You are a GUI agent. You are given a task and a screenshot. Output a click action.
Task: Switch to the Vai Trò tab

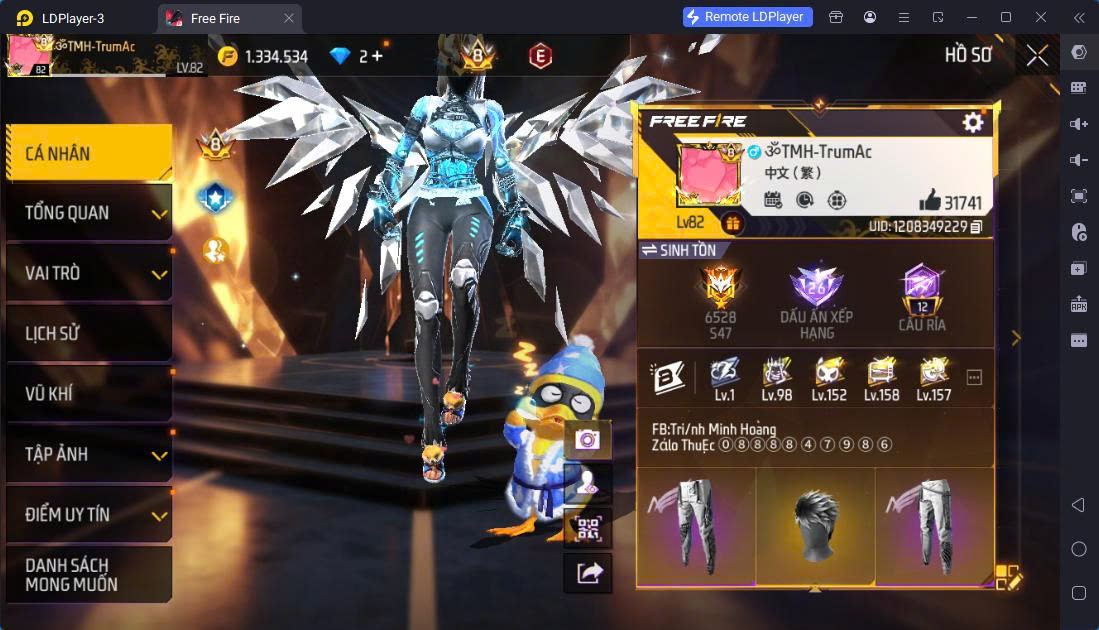(x=88, y=273)
